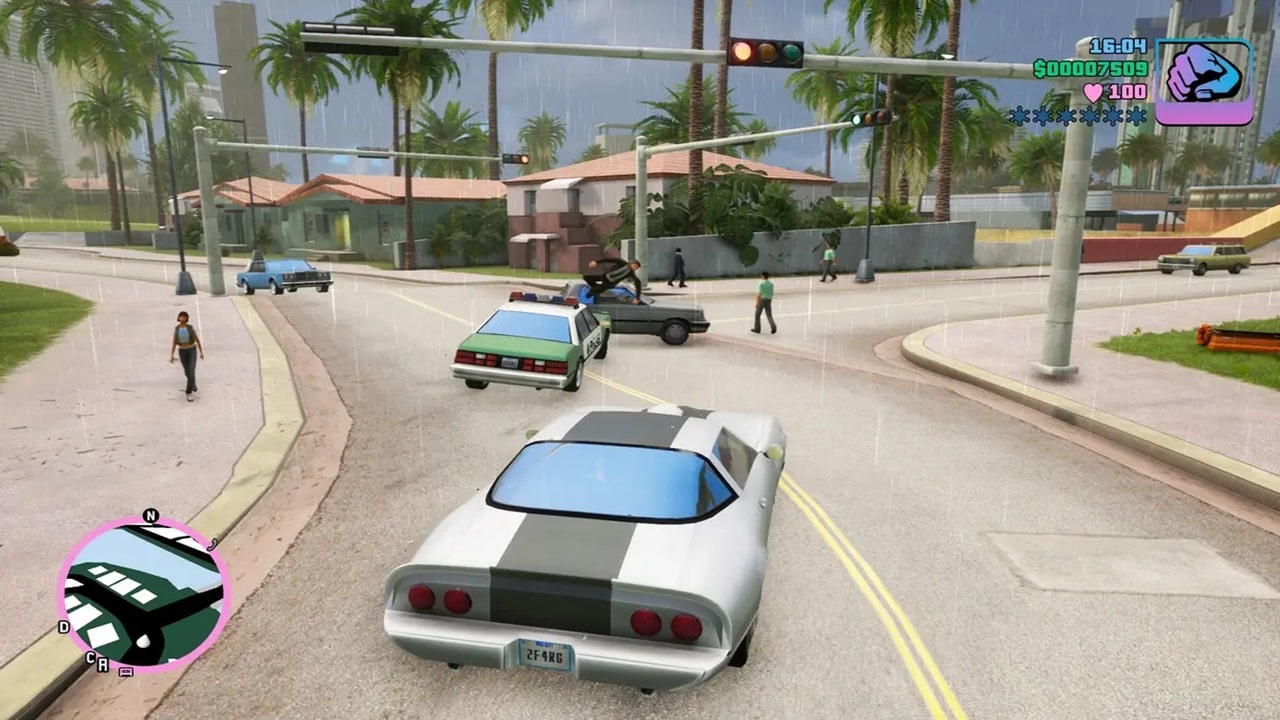Click the last wanted-level star icon
The height and width of the screenshot is (720, 1280).
point(1137,114)
